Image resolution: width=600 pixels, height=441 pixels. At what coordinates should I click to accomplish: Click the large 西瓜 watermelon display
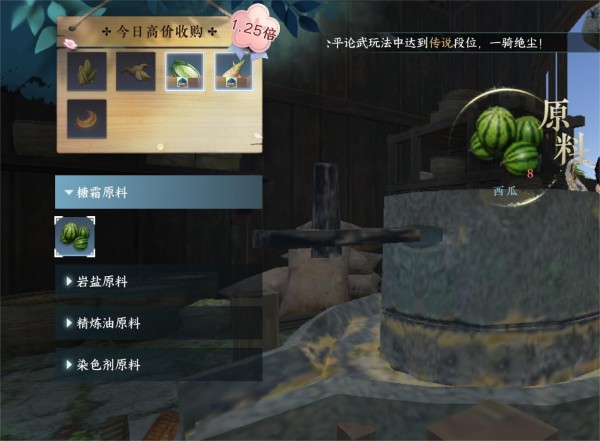pyautogui.click(x=508, y=143)
